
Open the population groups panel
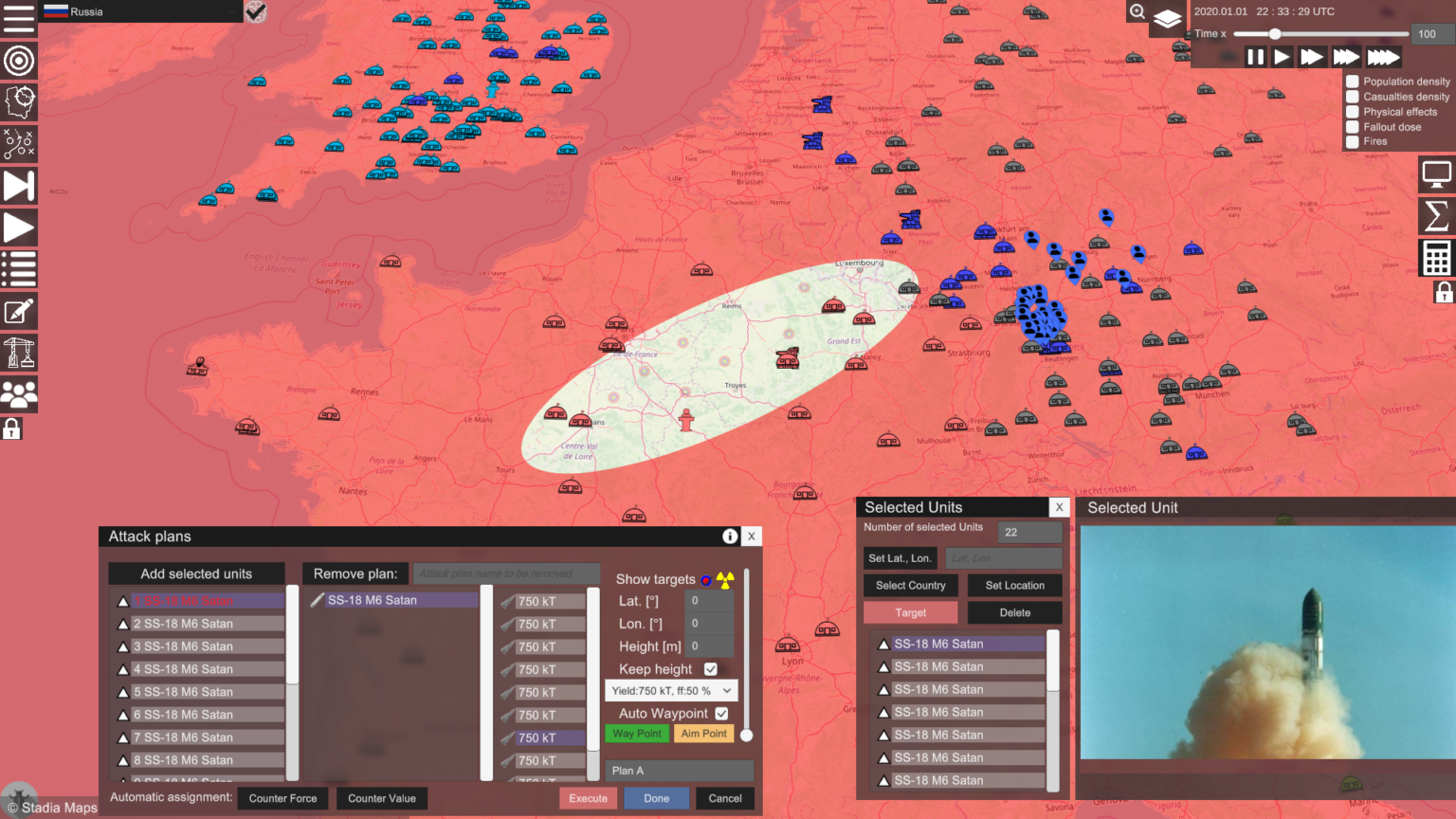click(19, 394)
